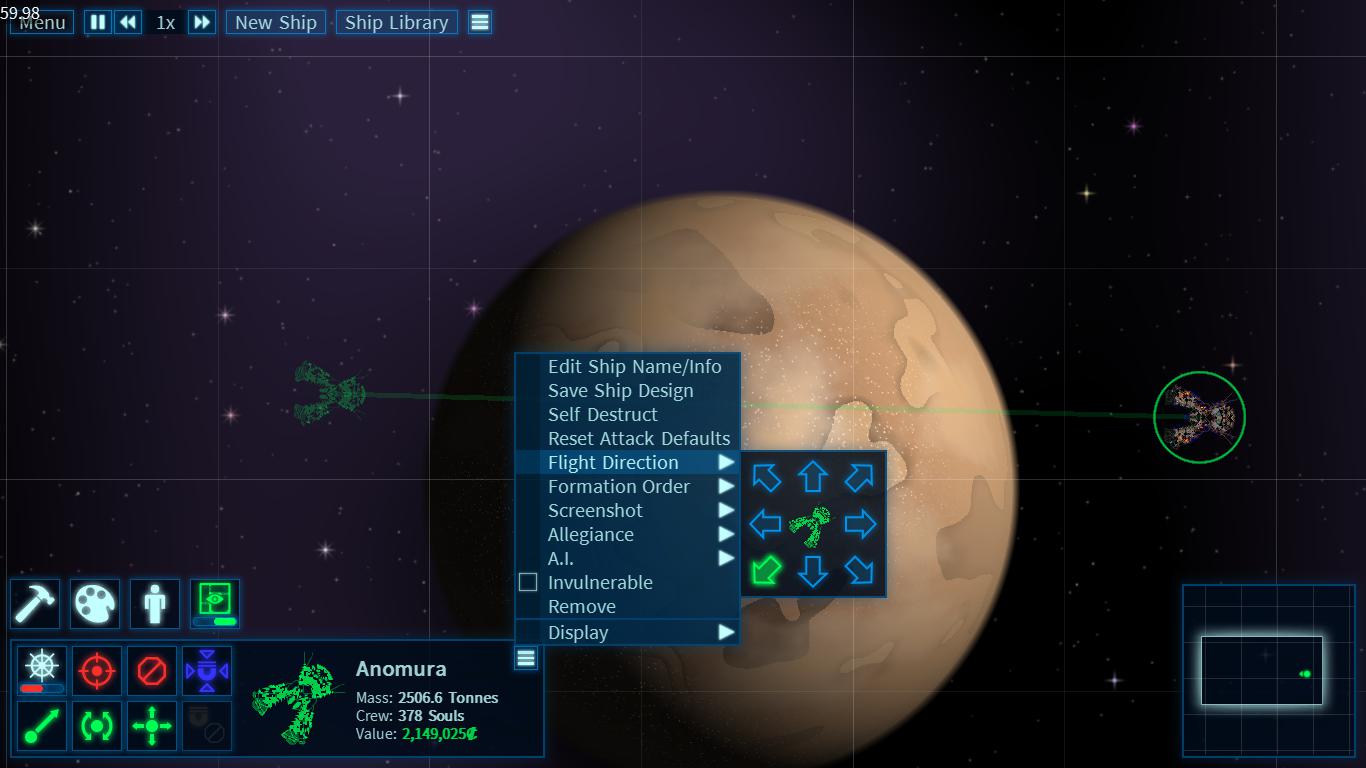Create a New Ship
The image size is (1366, 768).
pyautogui.click(x=276, y=22)
